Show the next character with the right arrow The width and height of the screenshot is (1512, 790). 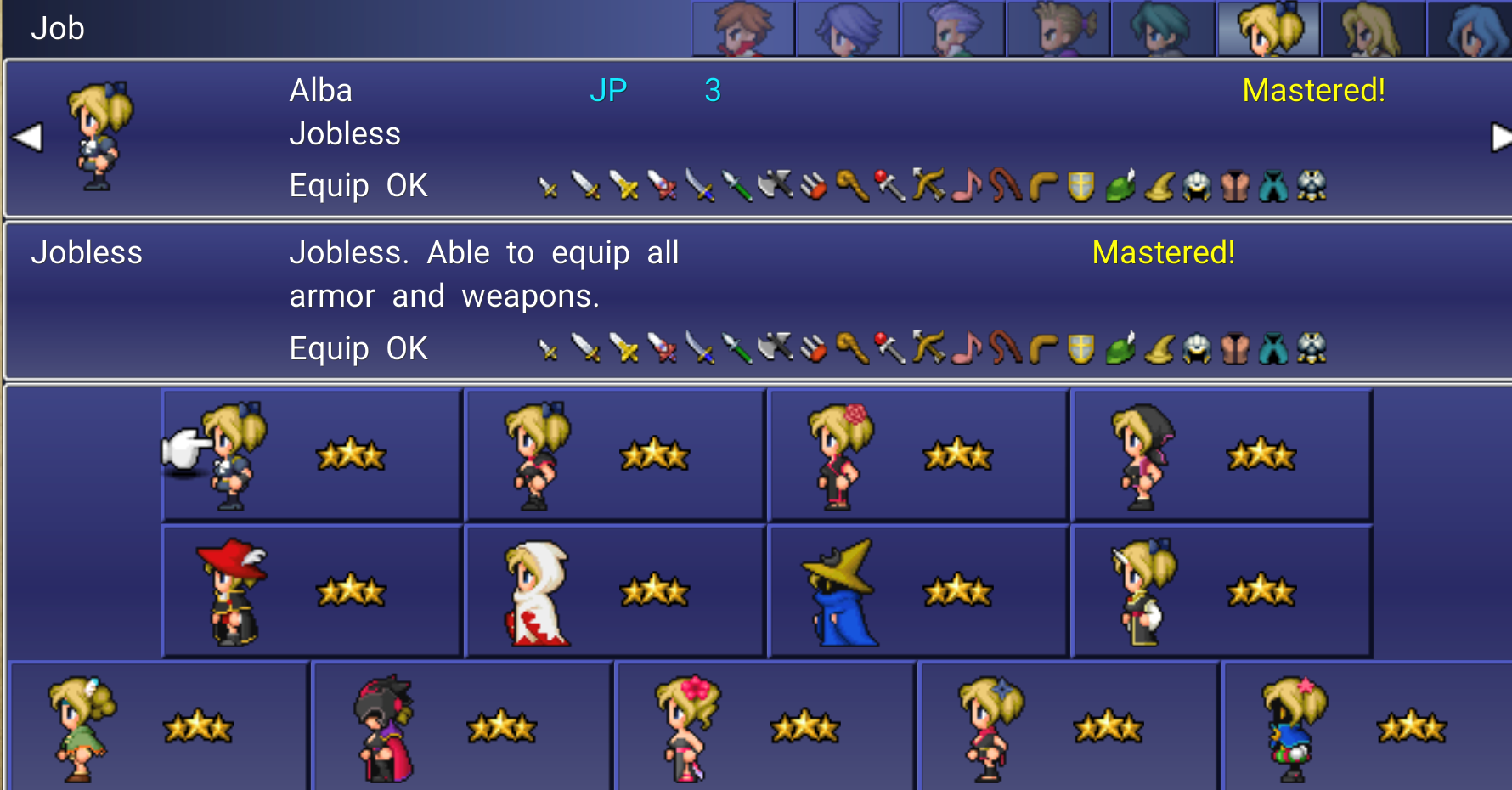coord(1500,137)
